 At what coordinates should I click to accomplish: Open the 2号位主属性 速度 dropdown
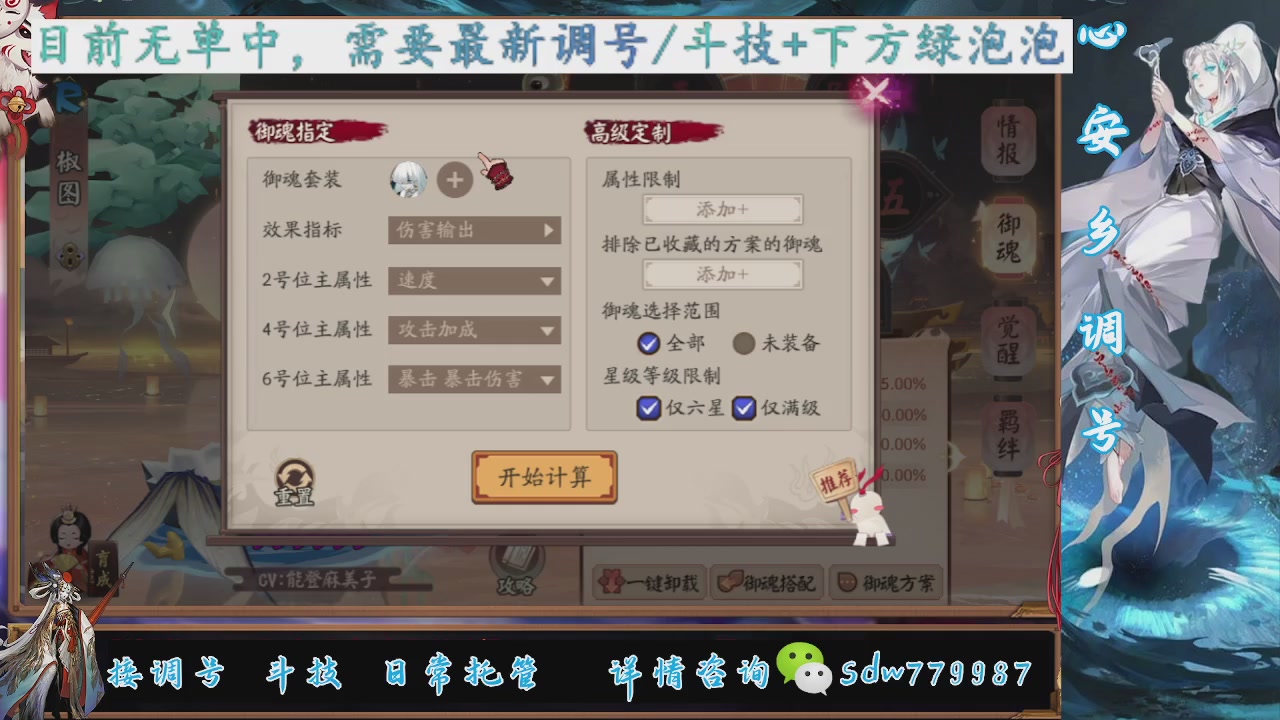click(474, 281)
